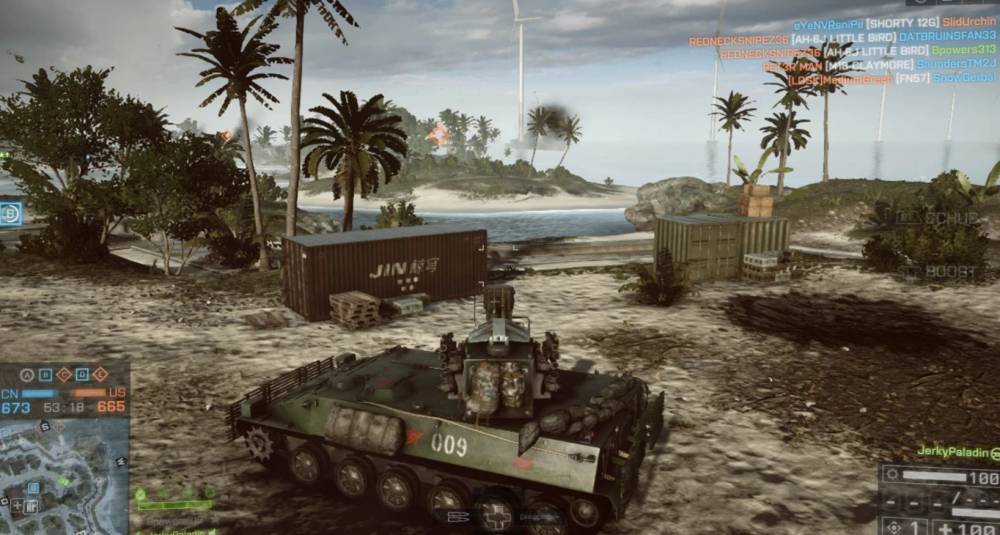Select eYeNVRsniPe in the kill feed
This screenshot has height=535, width=1000.
click(x=828, y=23)
